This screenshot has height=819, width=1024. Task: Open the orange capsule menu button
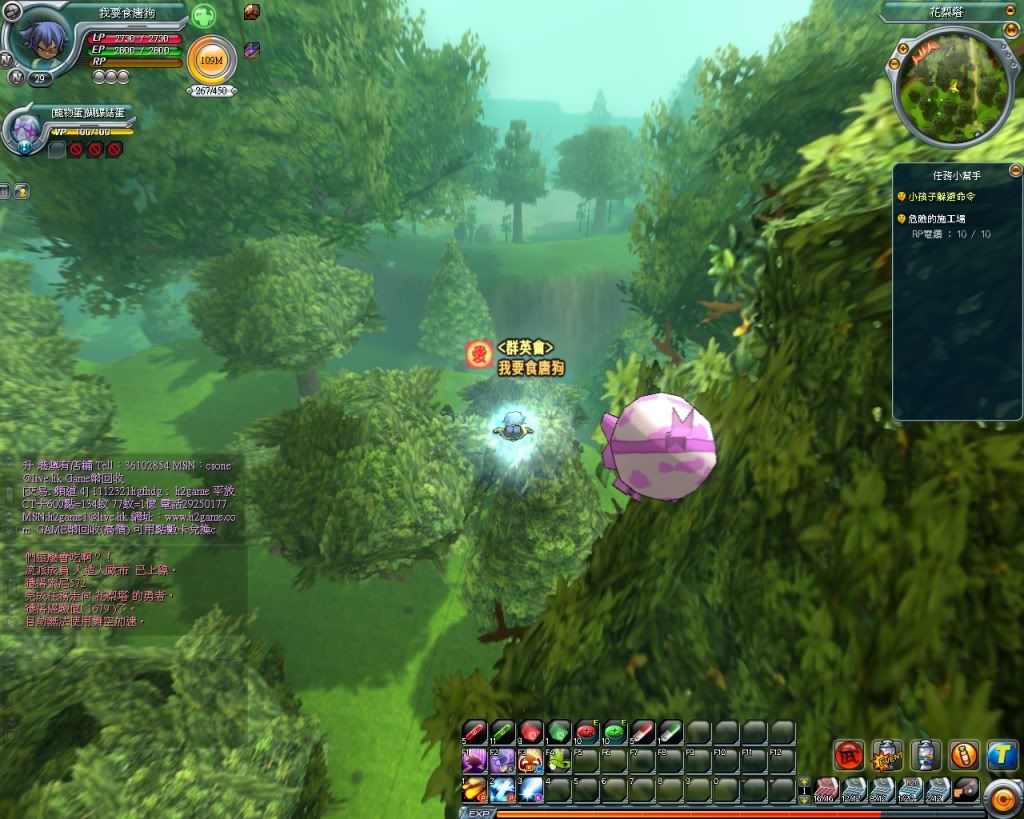tap(964, 755)
